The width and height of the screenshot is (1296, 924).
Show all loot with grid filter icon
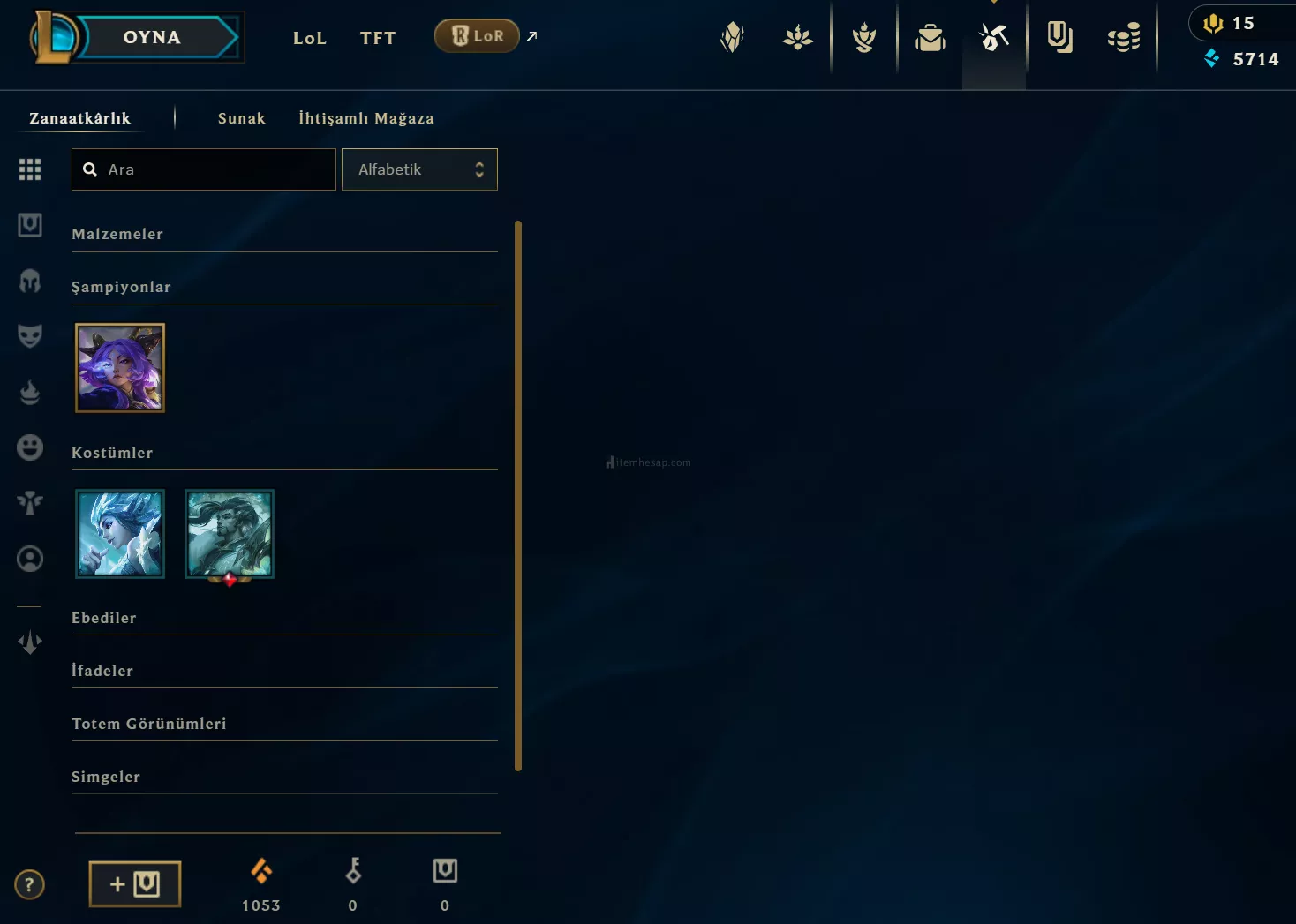click(x=30, y=169)
